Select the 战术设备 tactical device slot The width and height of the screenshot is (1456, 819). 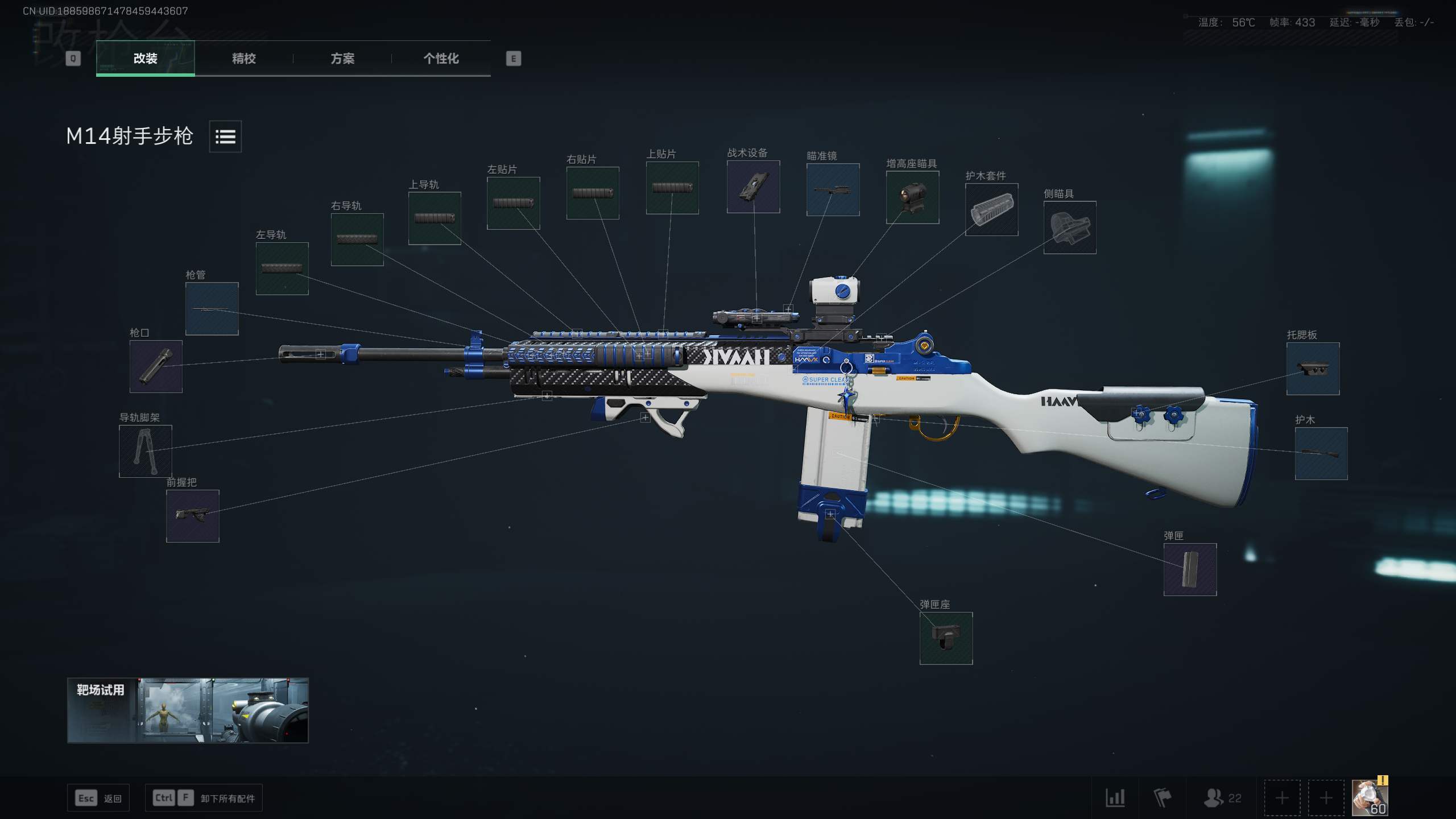752,186
